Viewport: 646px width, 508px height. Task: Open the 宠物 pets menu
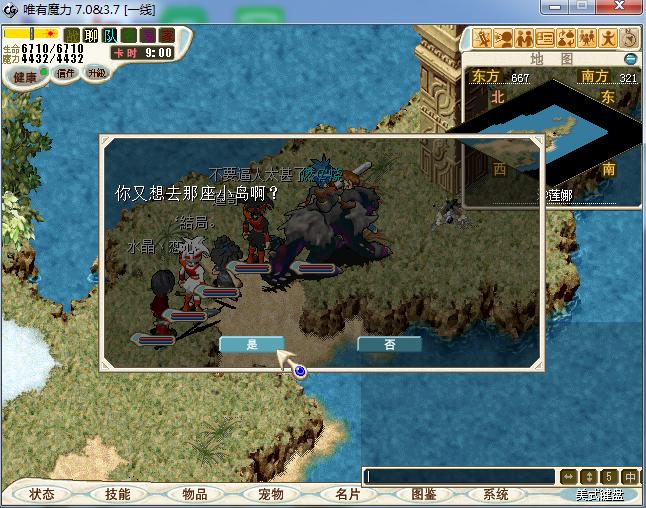pos(271,494)
